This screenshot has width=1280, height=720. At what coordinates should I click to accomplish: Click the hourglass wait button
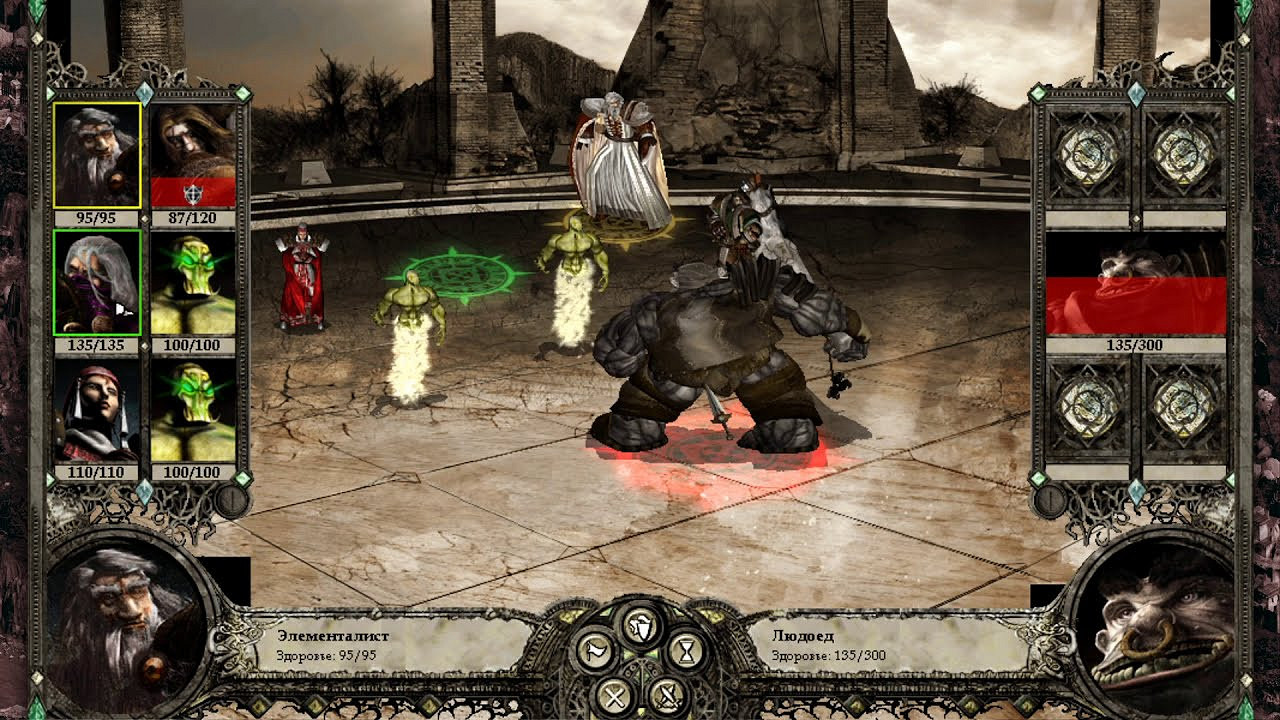point(685,651)
